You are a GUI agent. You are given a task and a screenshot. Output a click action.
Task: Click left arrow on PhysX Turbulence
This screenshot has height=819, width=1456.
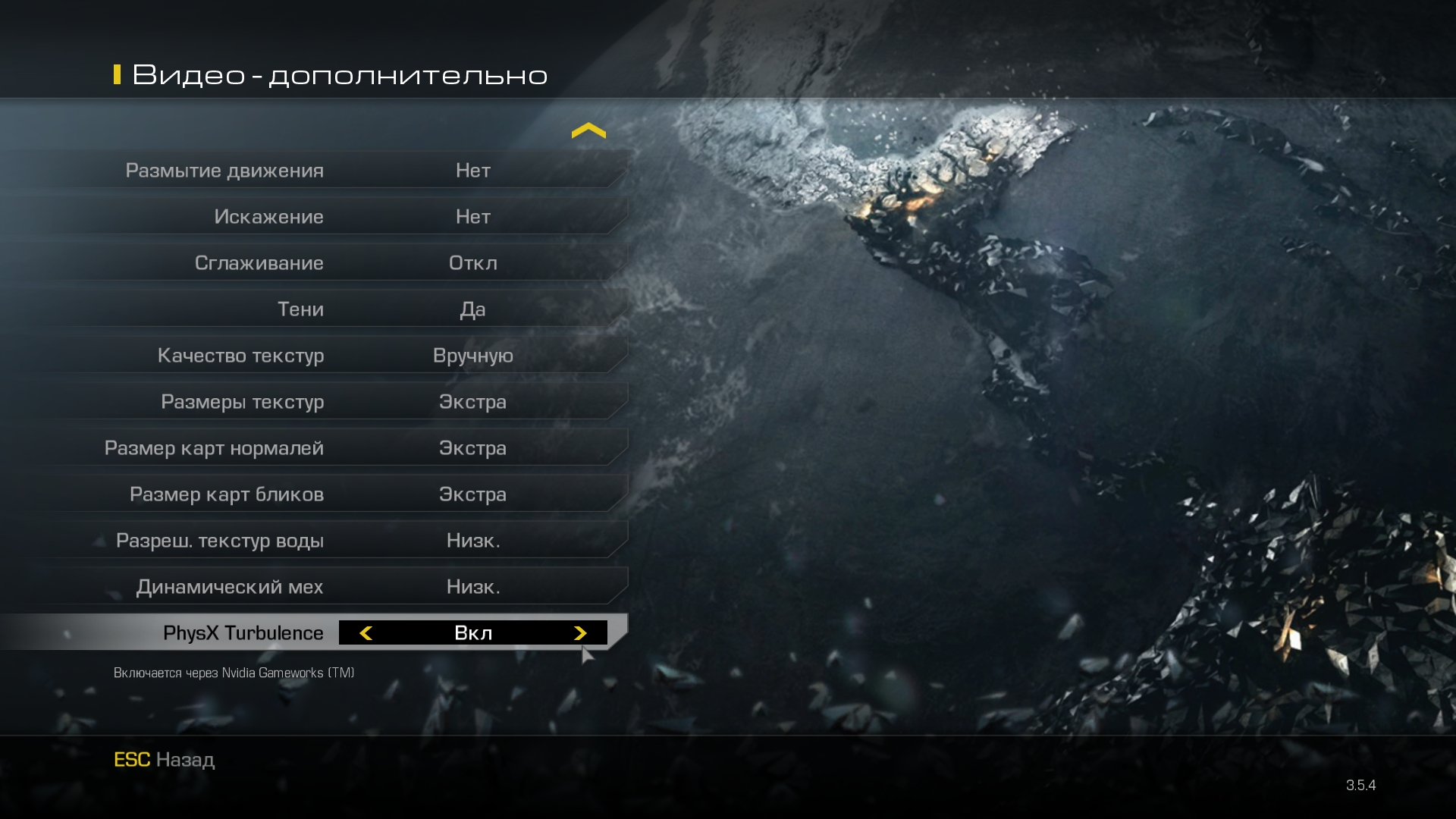coord(366,632)
